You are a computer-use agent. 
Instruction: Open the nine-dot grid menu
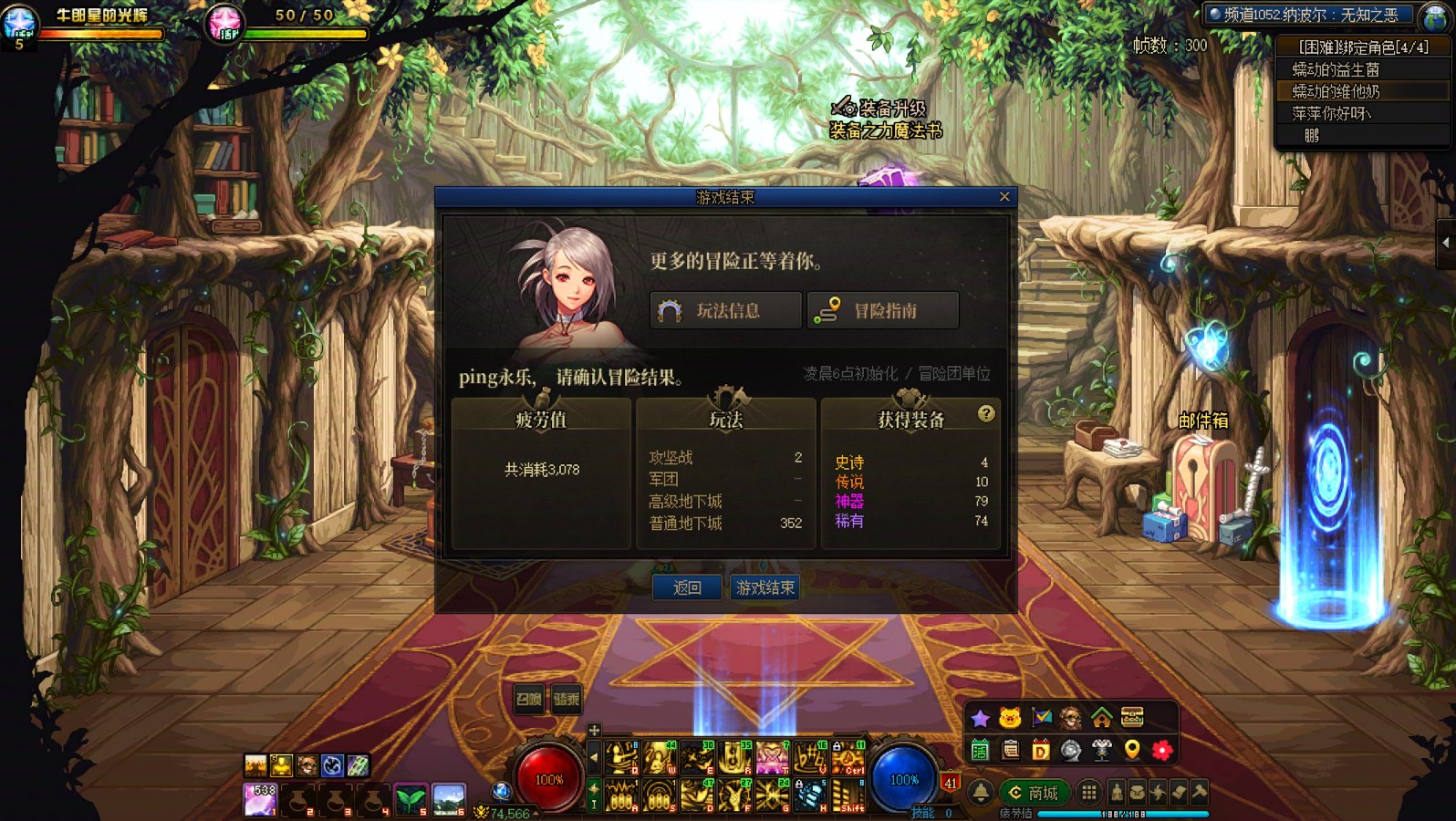pos(1089,792)
